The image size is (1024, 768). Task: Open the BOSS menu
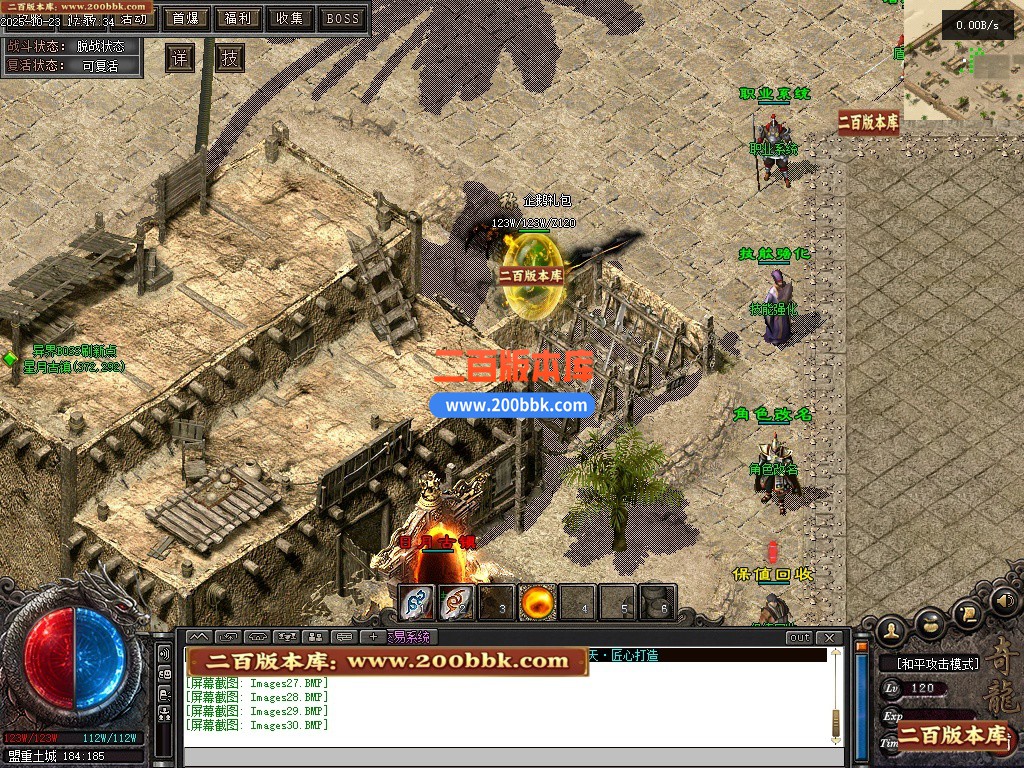coord(343,18)
